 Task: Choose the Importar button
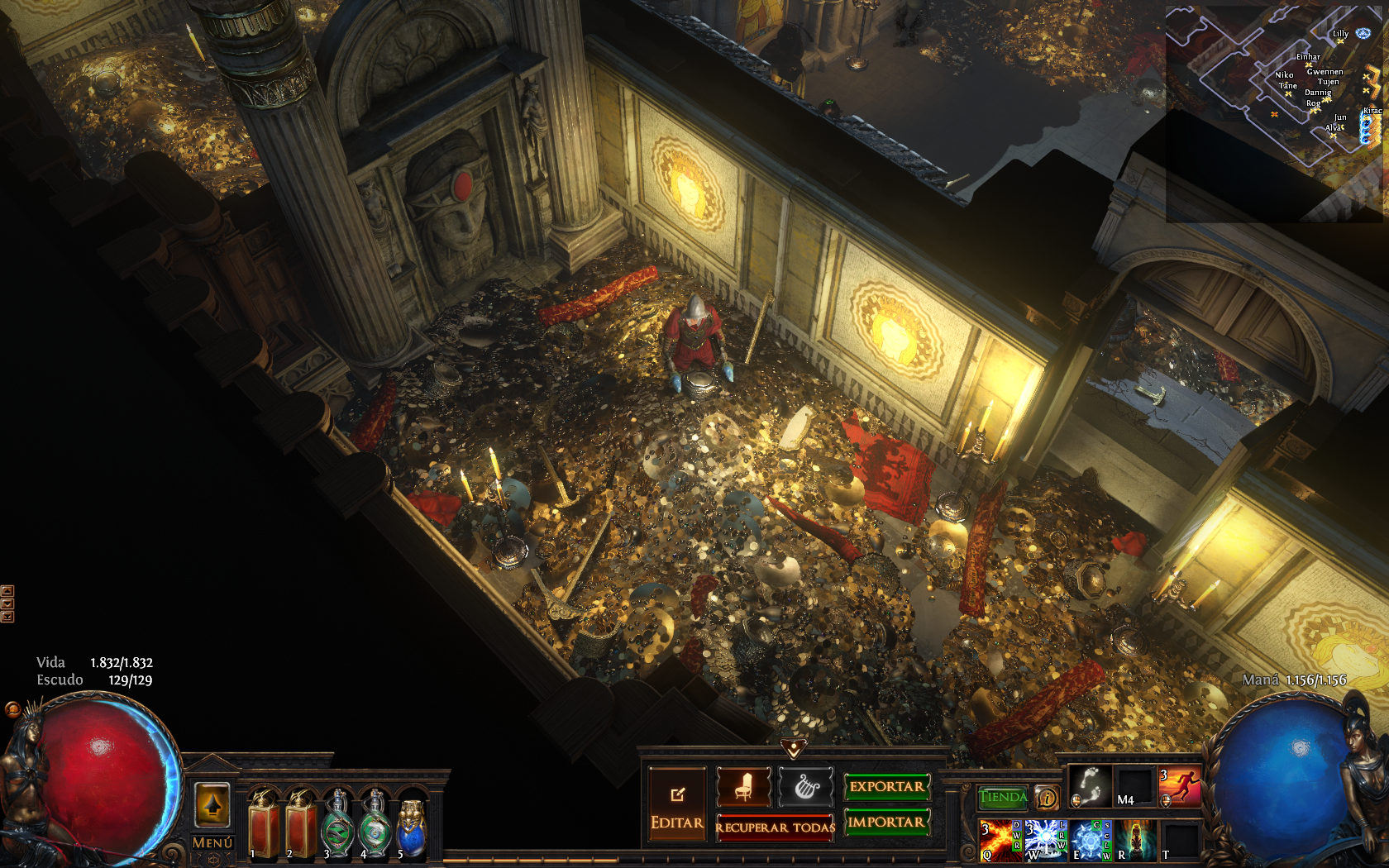click(x=886, y=822)
